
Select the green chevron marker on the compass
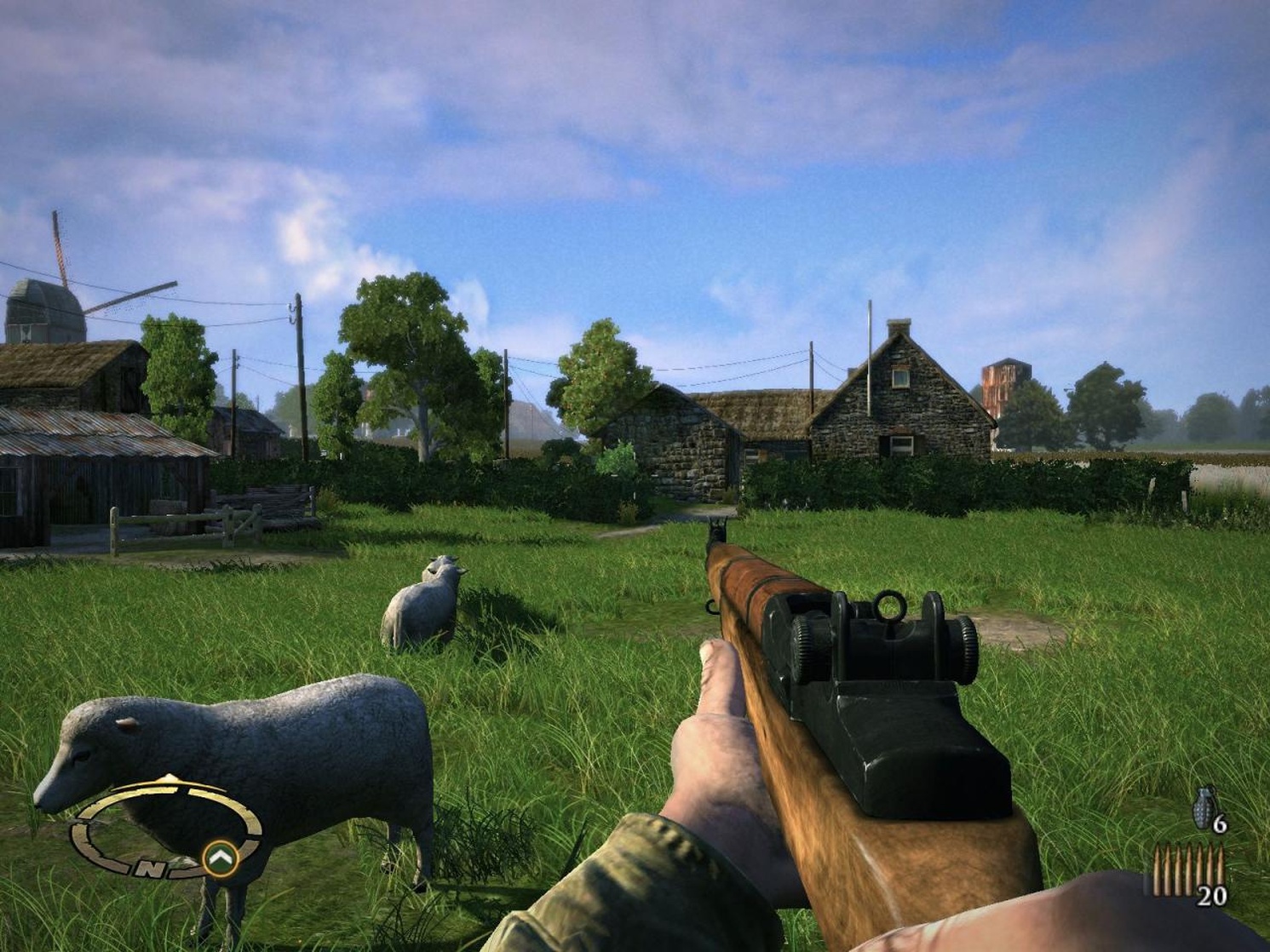[x=220, y=856]
